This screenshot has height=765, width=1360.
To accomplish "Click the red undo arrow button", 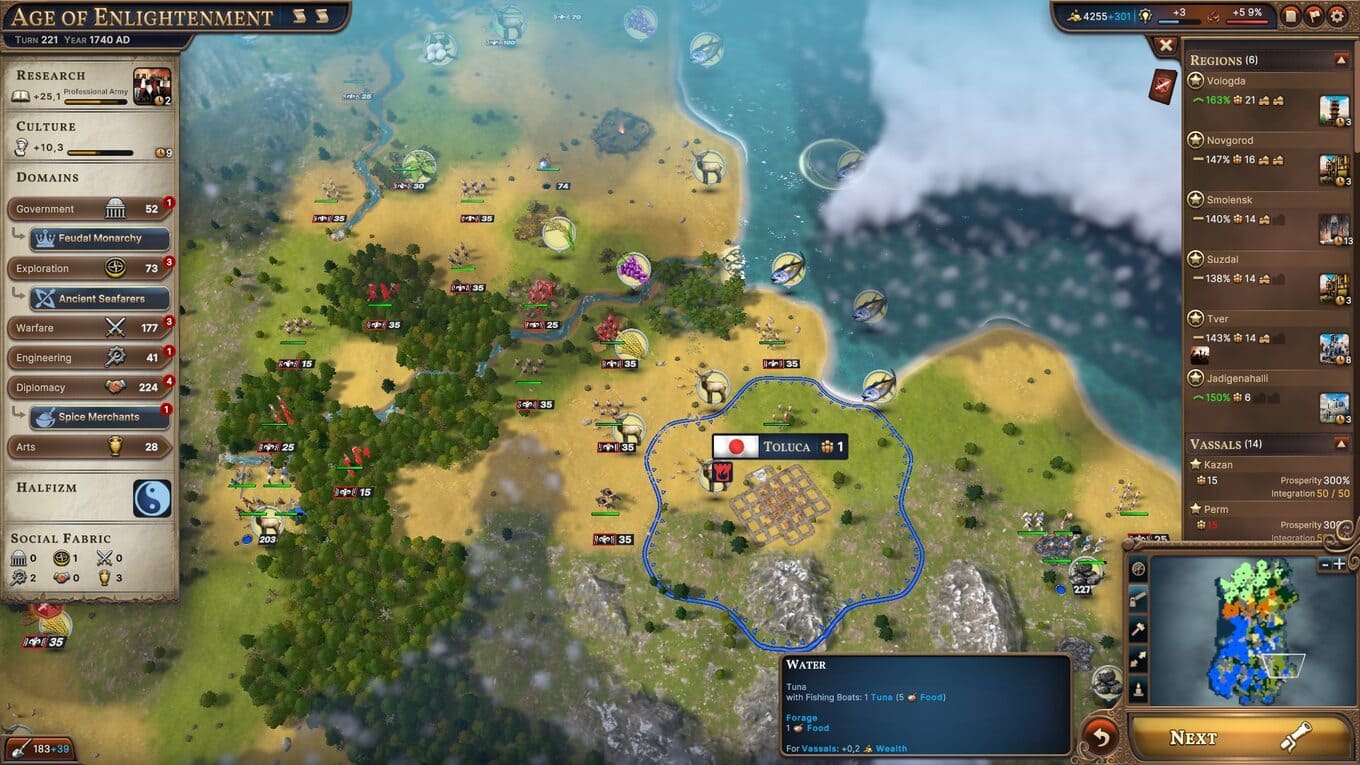I will 1100,738.
